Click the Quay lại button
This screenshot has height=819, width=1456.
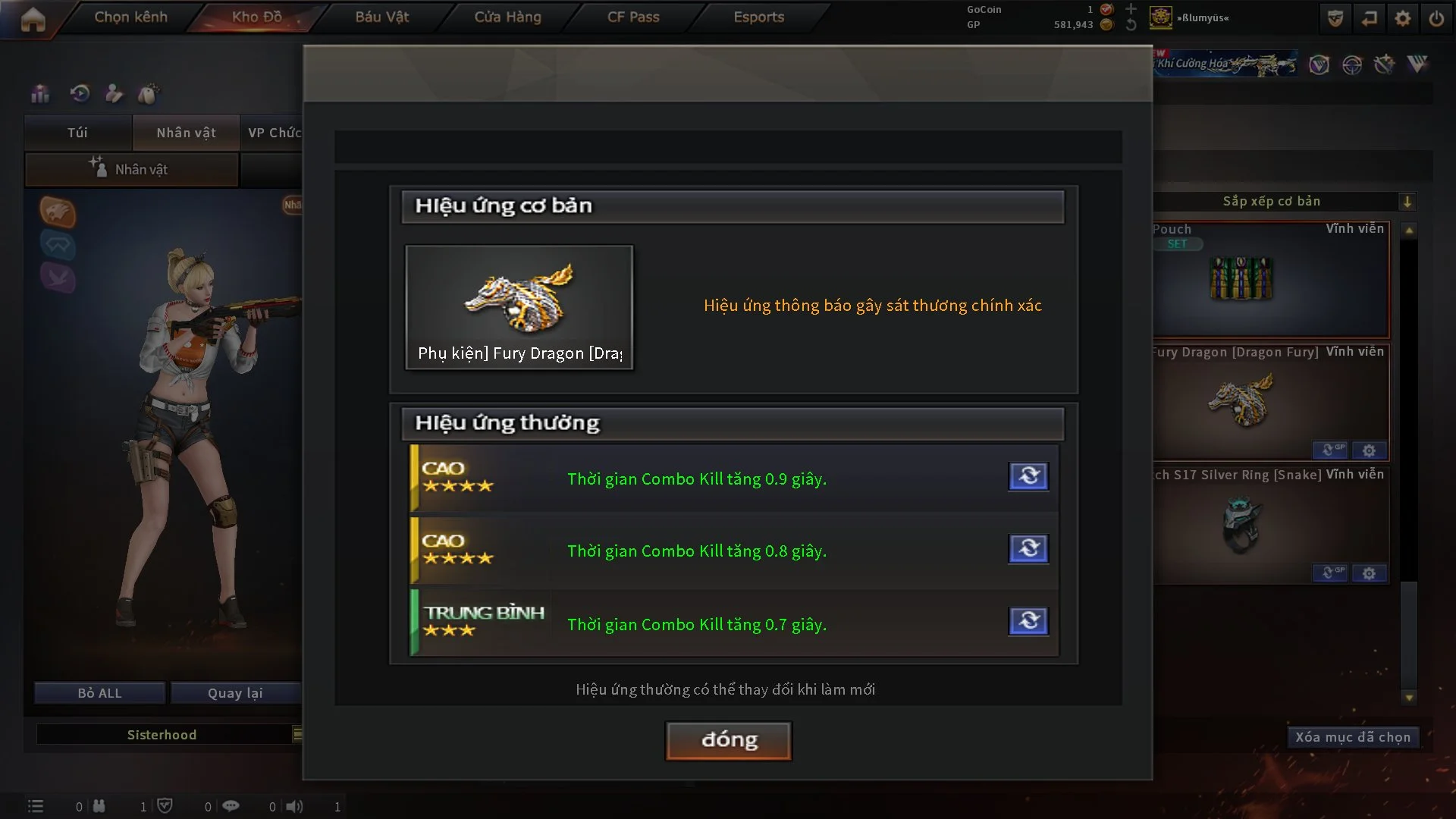tap(235, 693)
